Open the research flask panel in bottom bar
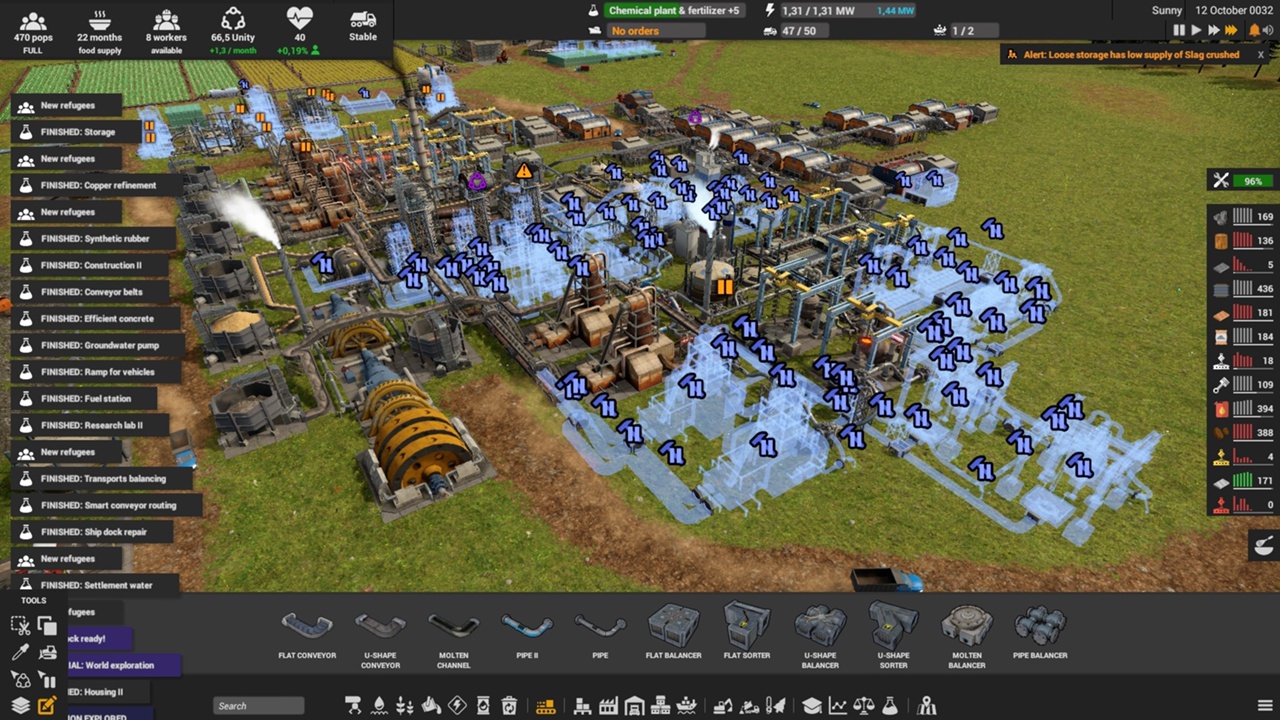The image size is (1280, 720). (x=889, y=706)
